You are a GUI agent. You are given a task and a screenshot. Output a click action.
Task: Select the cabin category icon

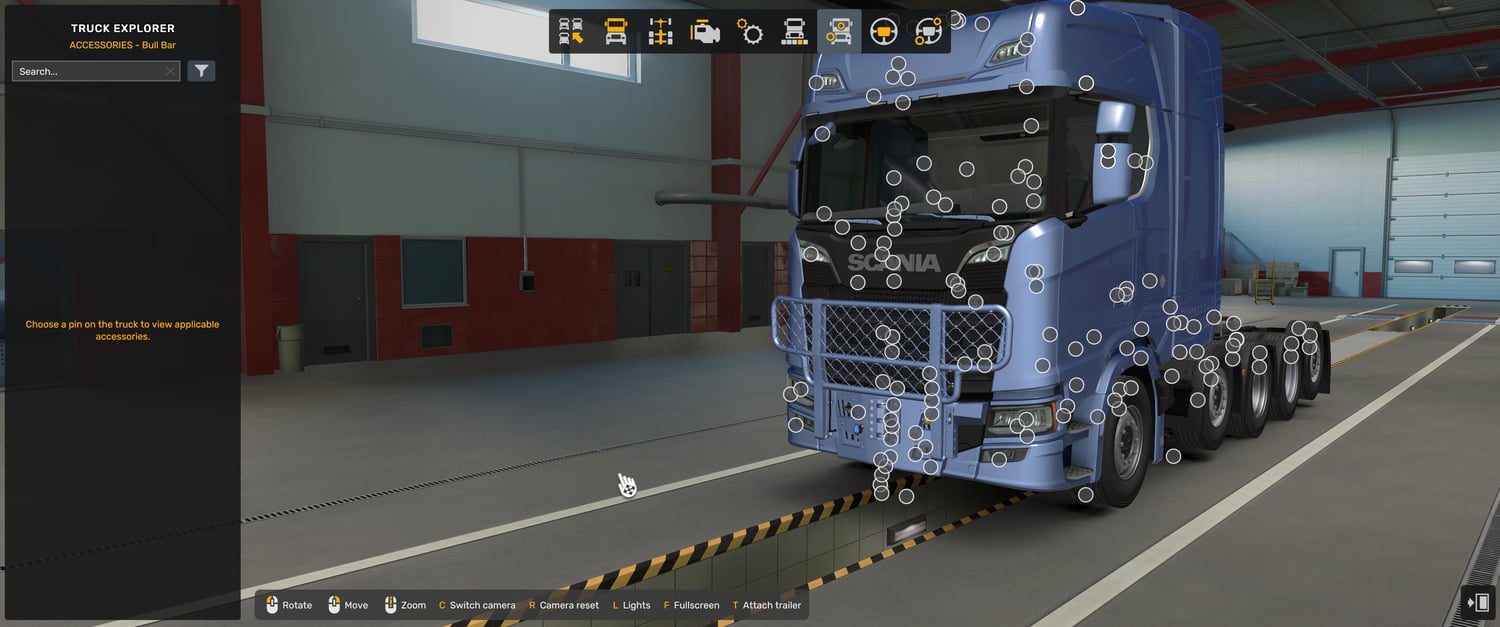tap(616, 32)
